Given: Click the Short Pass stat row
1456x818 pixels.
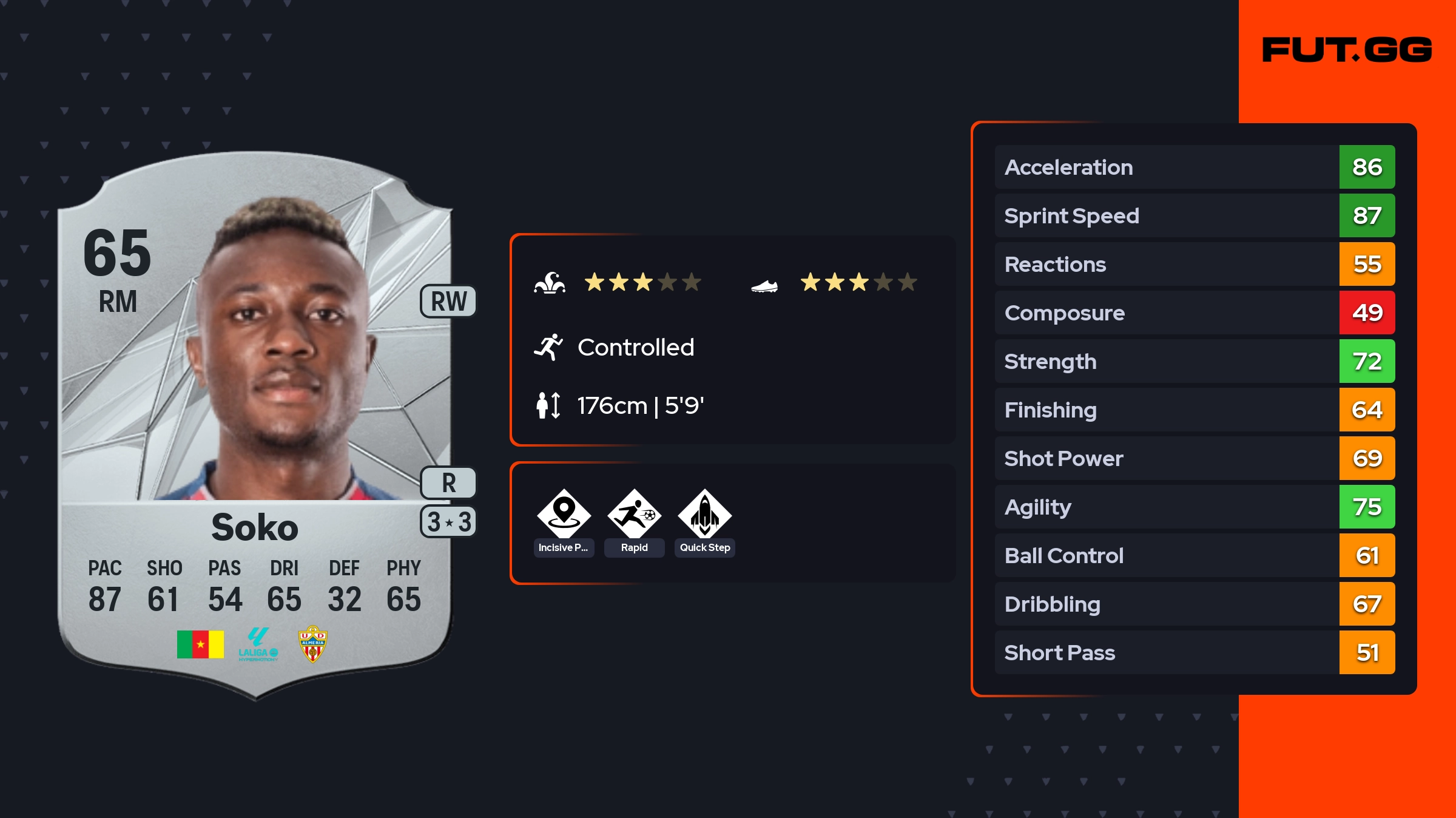Looking at the screenshot, I should [1194, 652].
